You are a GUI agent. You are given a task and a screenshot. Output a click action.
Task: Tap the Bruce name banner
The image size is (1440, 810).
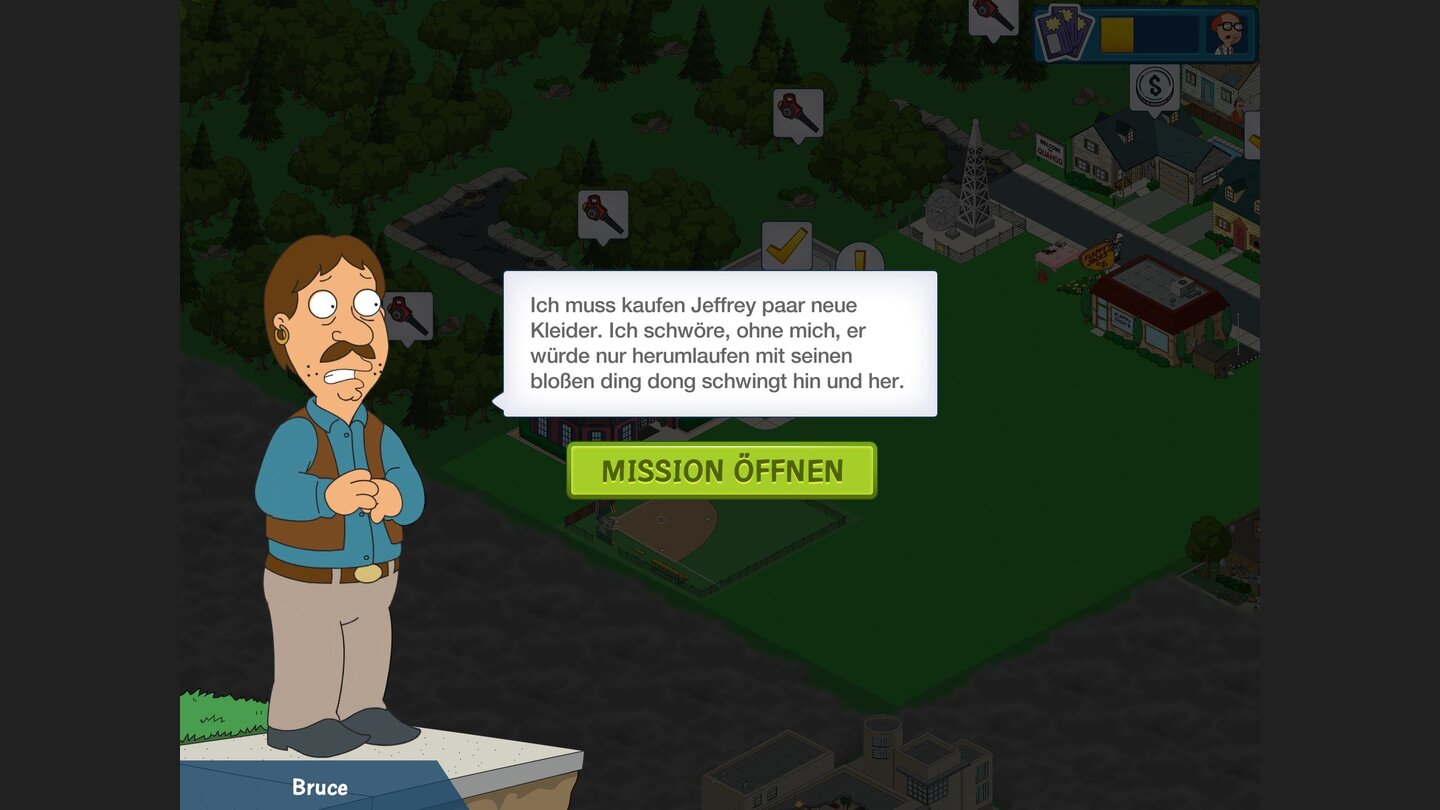pyautogui.click(x=320, y=787)
